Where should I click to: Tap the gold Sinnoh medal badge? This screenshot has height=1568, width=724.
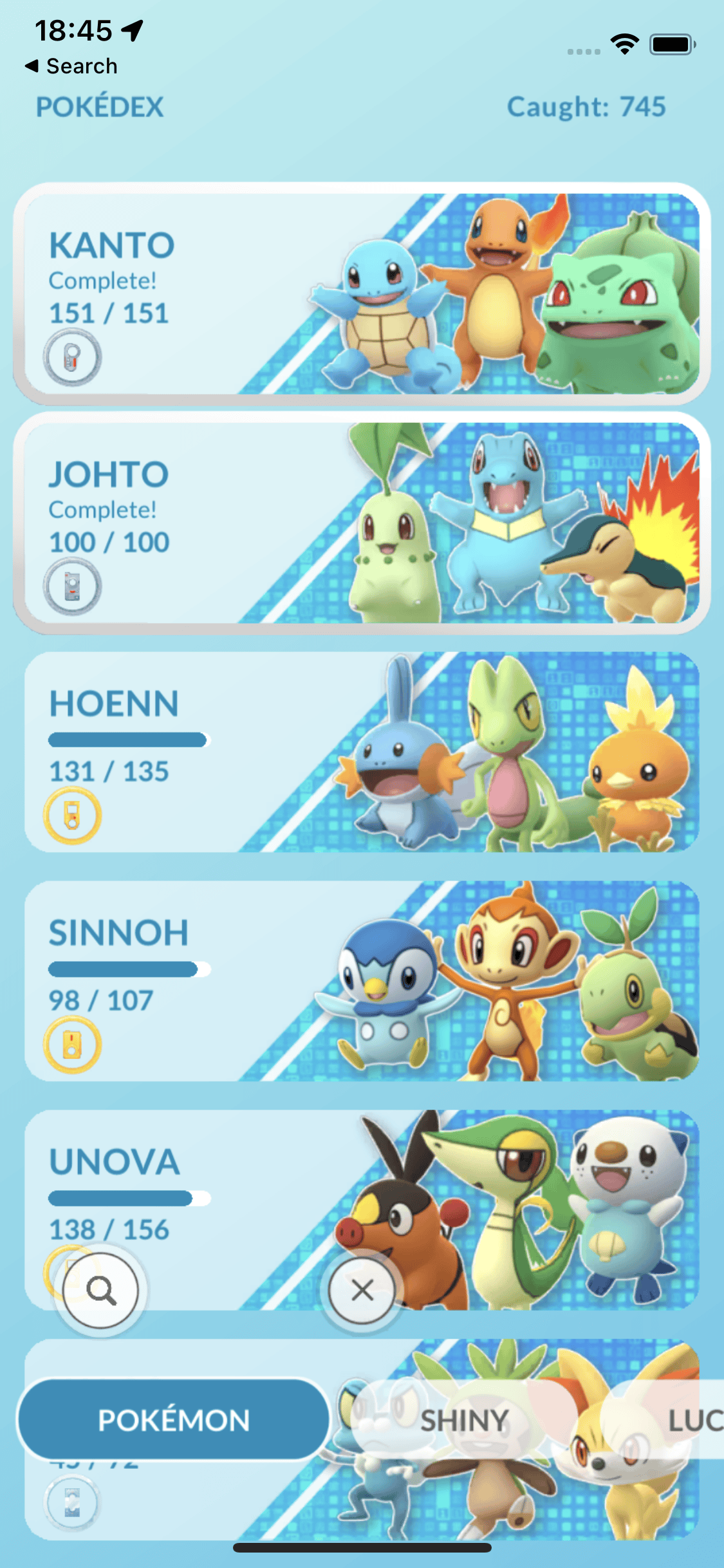(x=72, y=1044)
